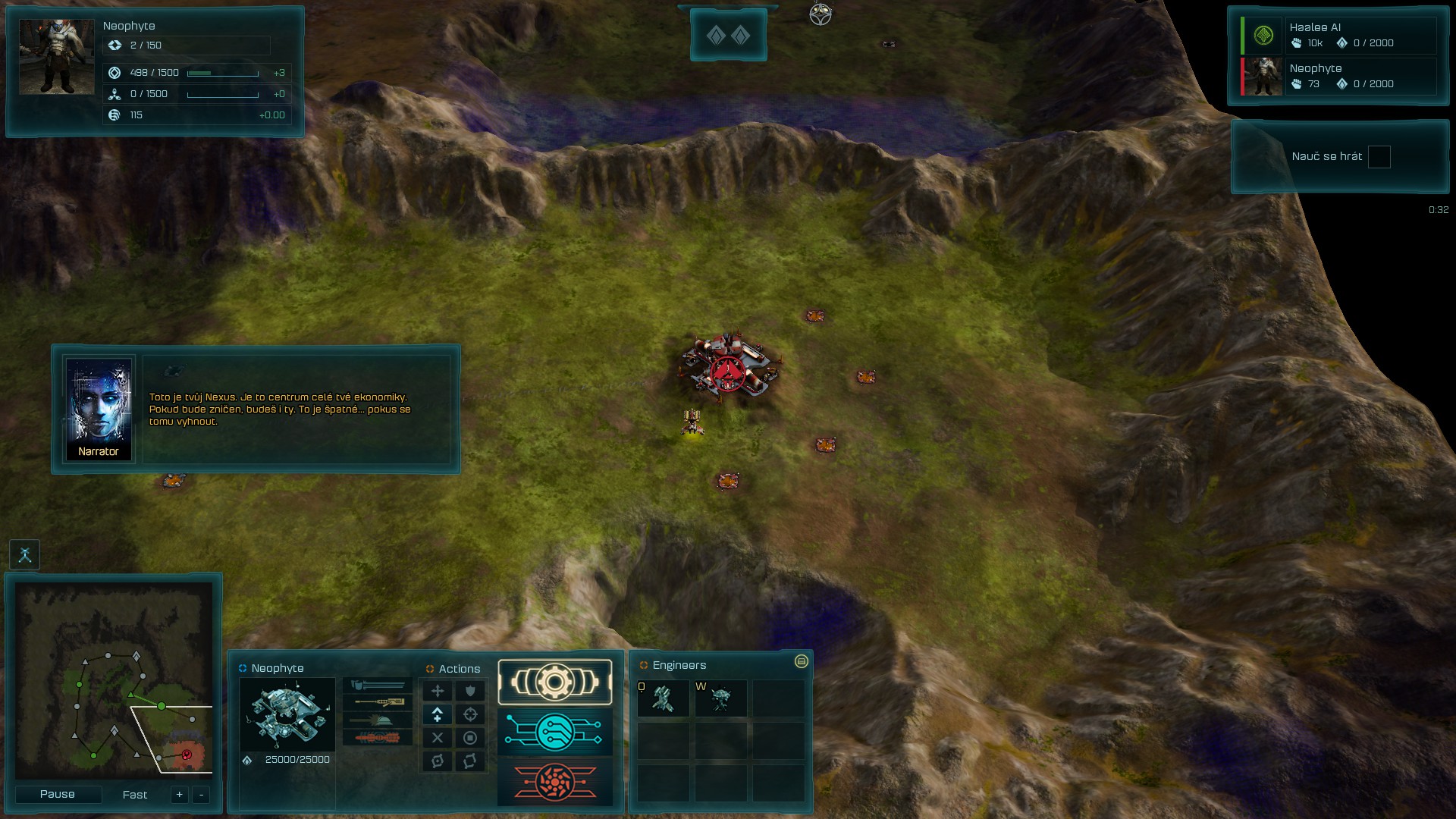Click the Stop action square icon

coord(470,738)
